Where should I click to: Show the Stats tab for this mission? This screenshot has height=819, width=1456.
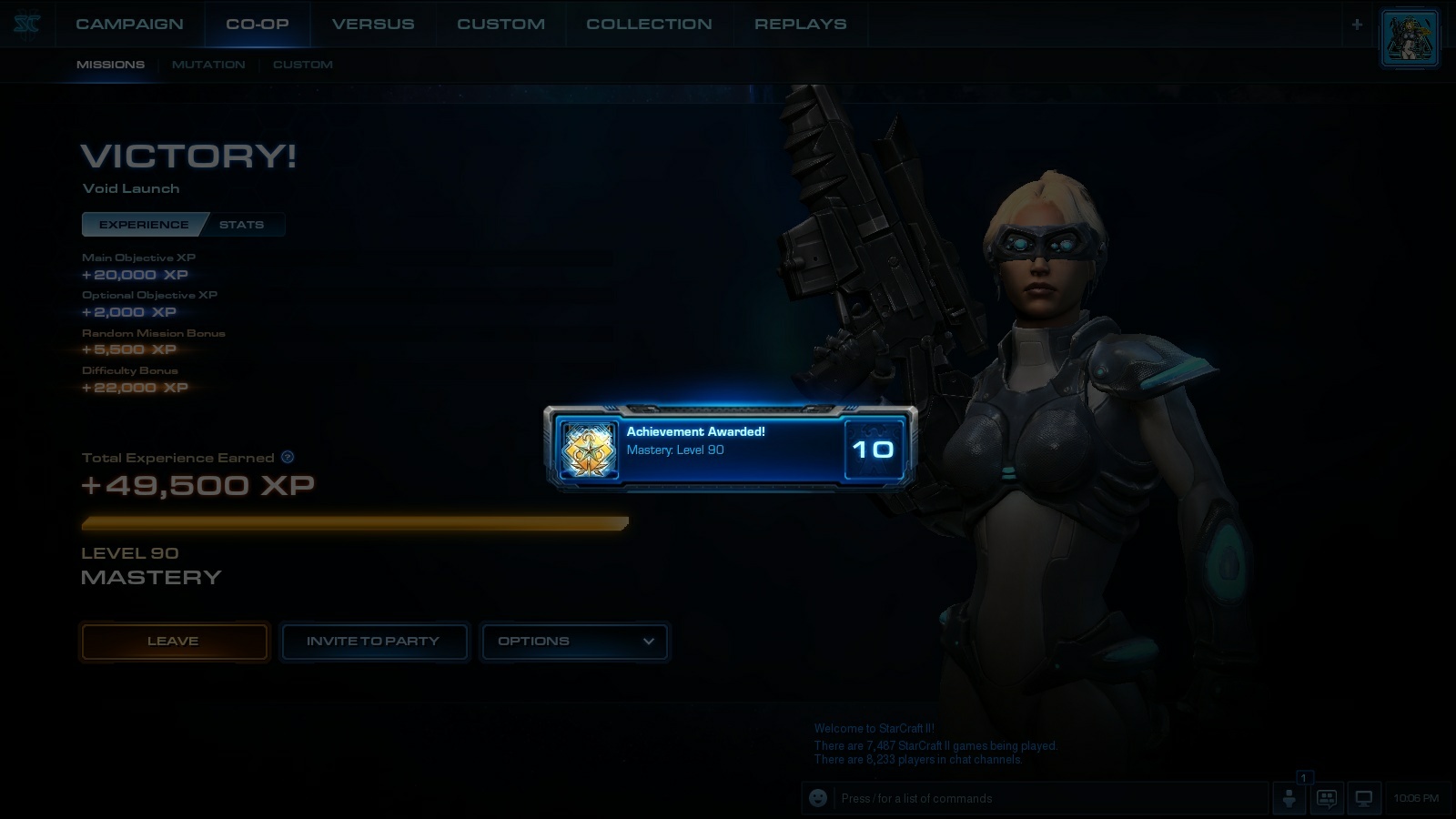click(x=241, y=225)
